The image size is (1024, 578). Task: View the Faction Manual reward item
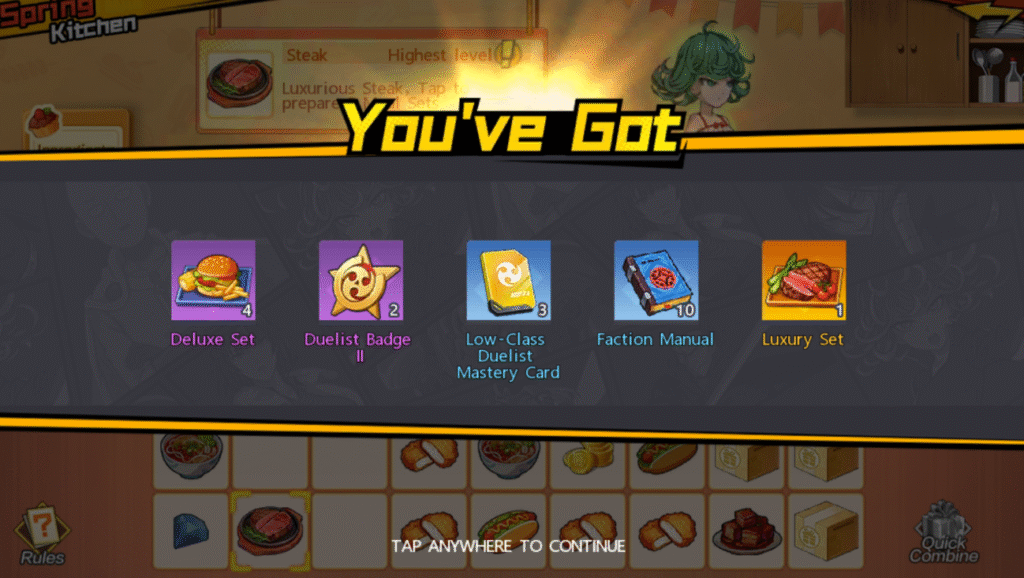[x=655, y=281]
